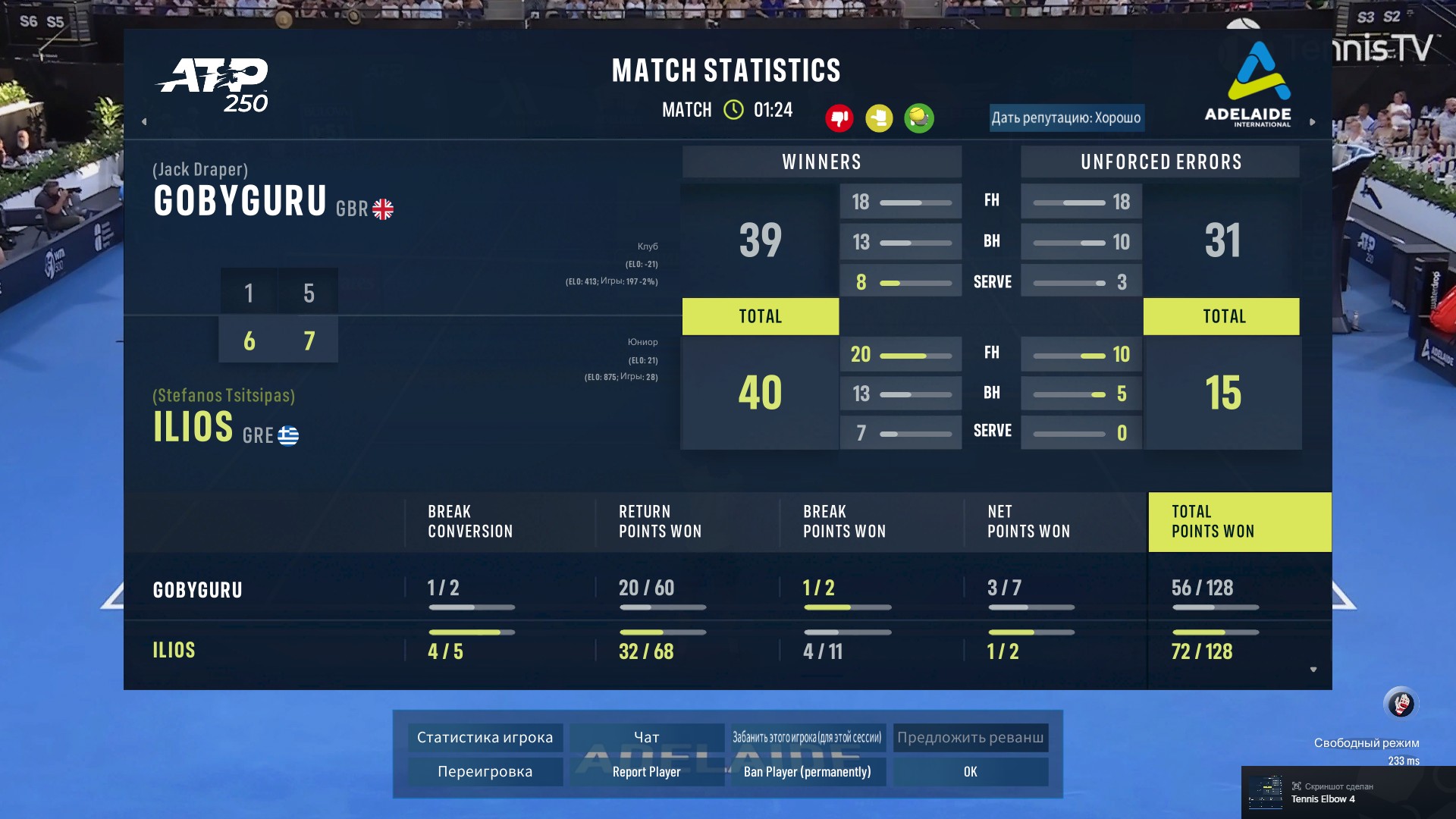Screen dimensions: 1456x819
Task: Go to previous stats page with left arrow
Action: coord(144,121)
